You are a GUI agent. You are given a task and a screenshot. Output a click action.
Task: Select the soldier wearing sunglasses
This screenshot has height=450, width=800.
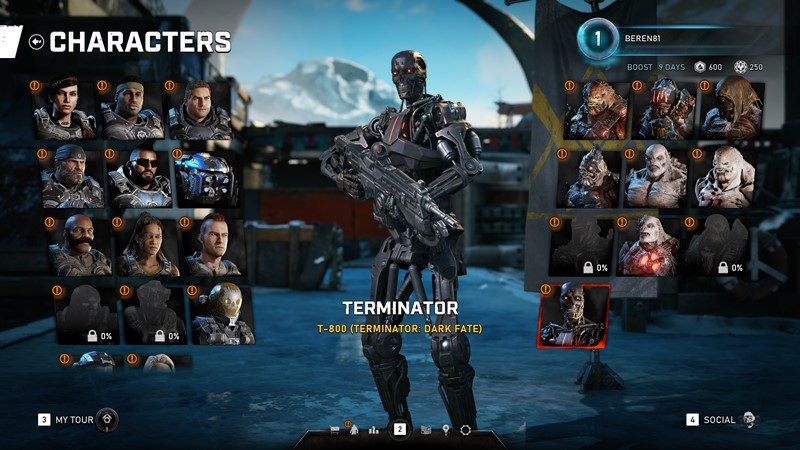(139, 178)
